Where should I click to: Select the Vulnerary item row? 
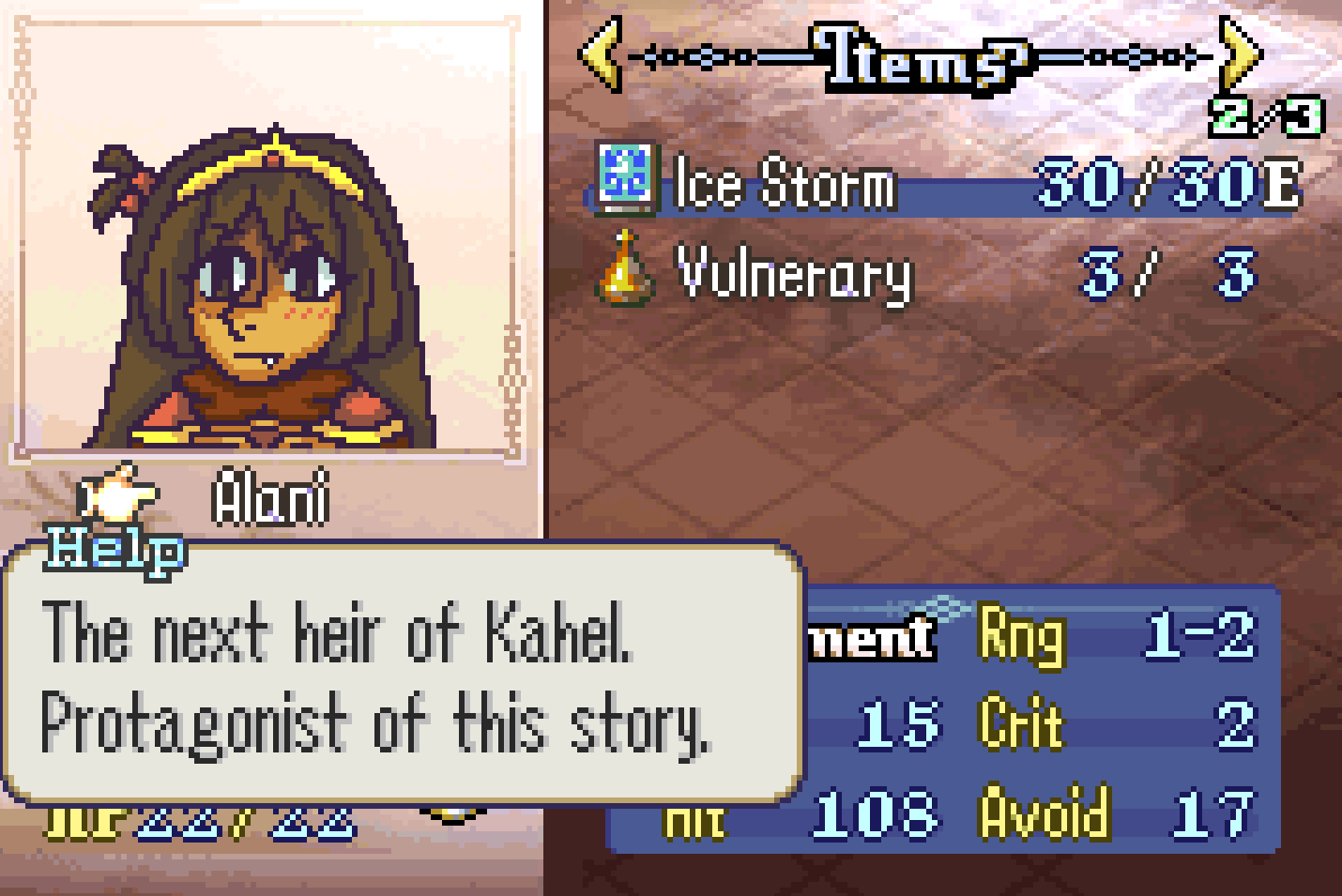pos(794,275)
